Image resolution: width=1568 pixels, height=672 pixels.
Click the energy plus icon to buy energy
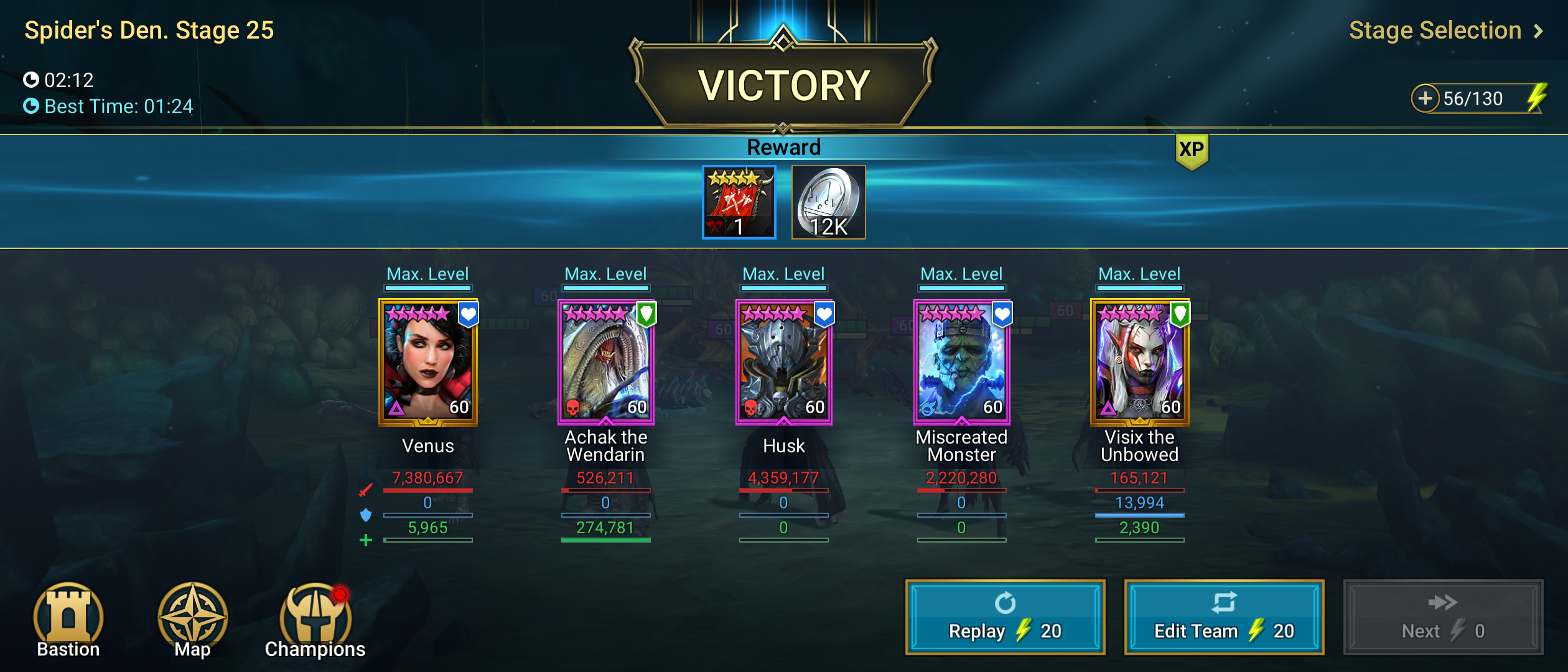[x=1426, y=98]
